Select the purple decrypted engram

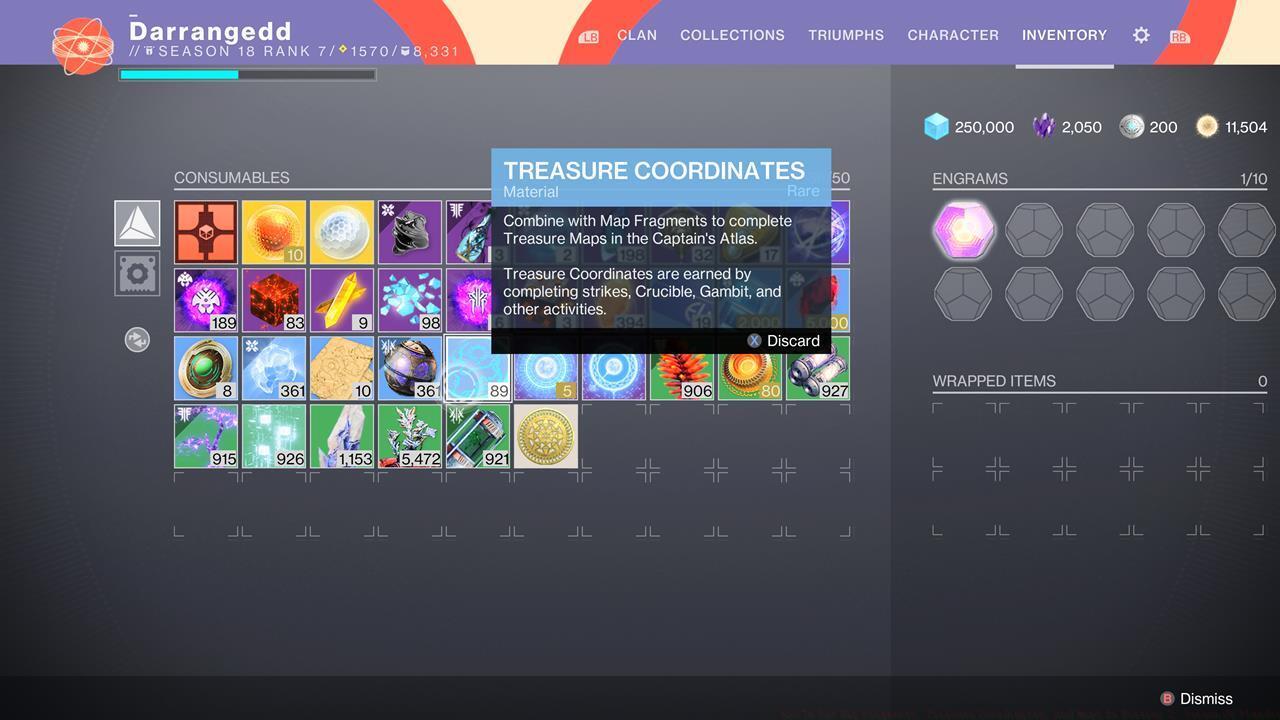point(963,229)
